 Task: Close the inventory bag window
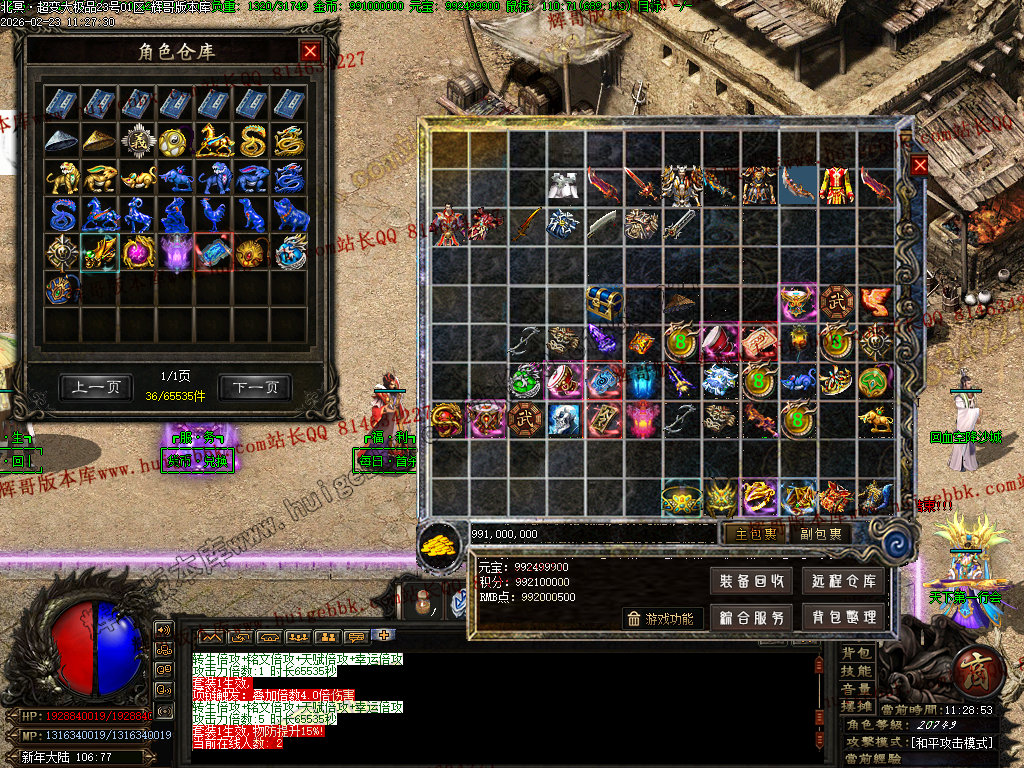pyautogui.click(x=919, y=165)
